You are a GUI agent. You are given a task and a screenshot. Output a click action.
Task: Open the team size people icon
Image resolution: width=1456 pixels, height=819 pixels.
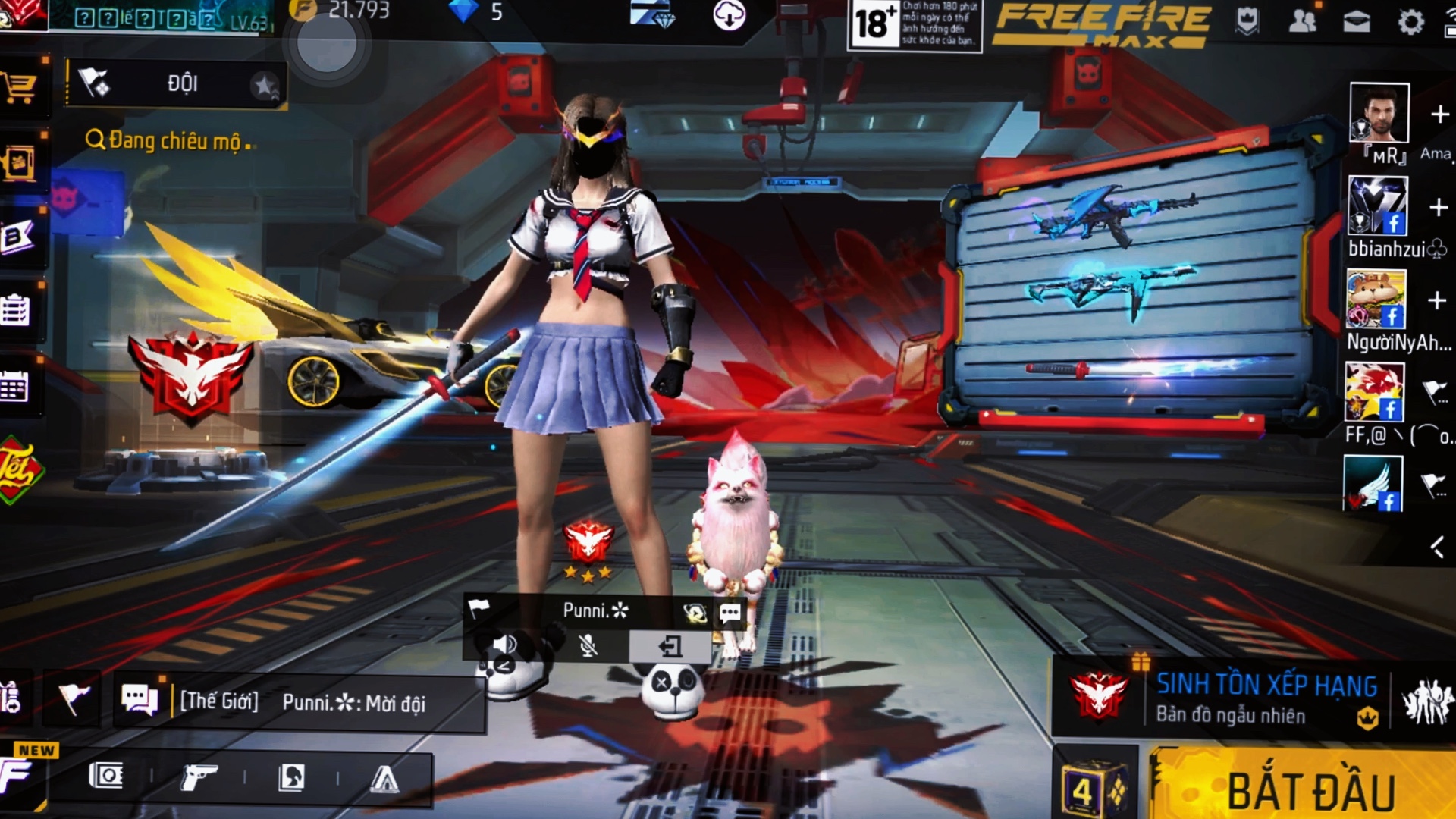point(1427,701)
